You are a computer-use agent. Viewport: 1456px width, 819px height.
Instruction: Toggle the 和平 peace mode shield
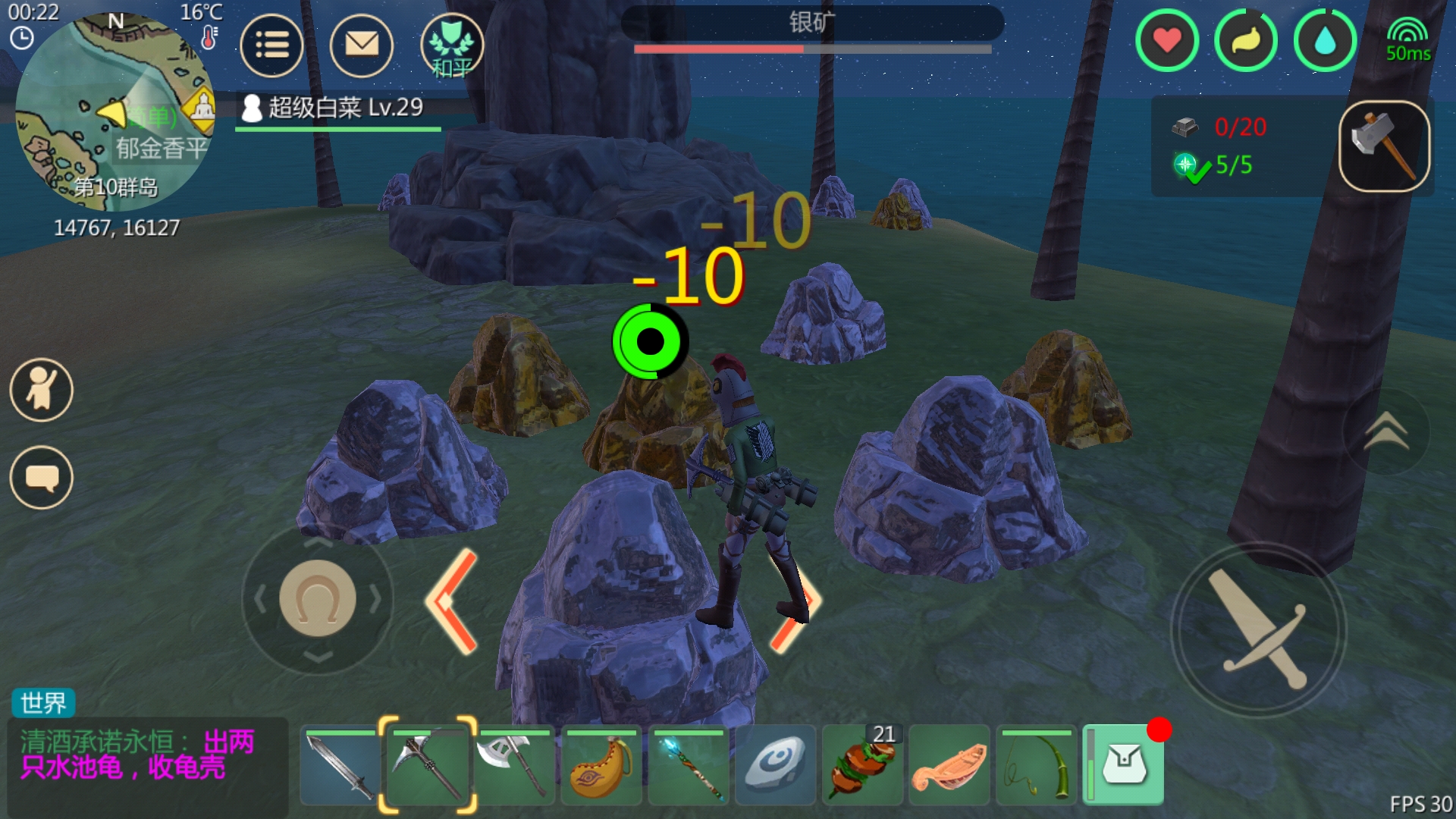(x=451, y=45)
